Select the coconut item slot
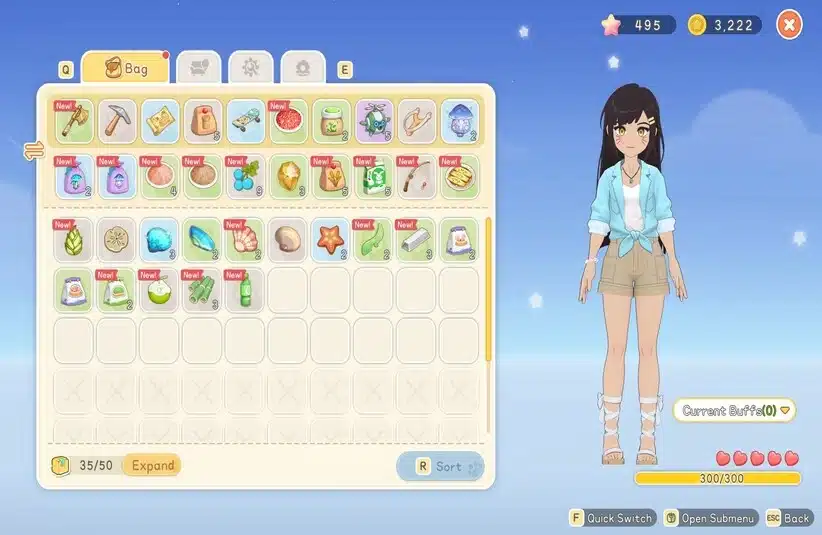This screenshot has width=822, height=535. (x=159, y=290)
